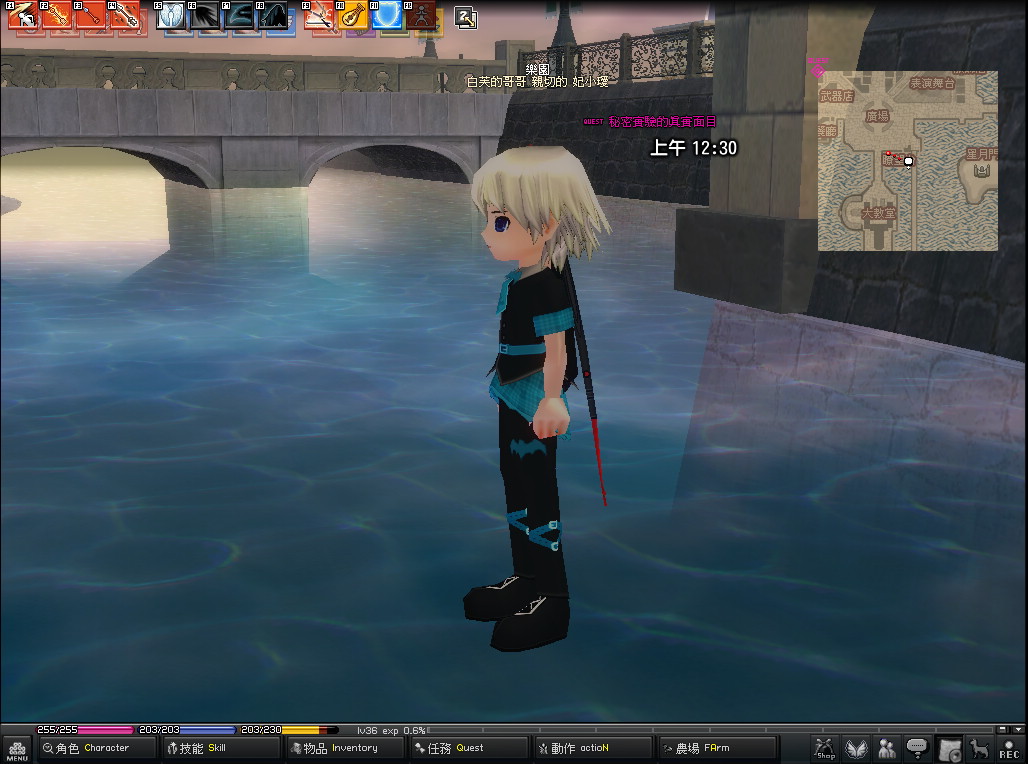Activate the lute instrument skill
Image resolution: width=1028 pixels, height=764 pixels.
pyautogui.click(x=353, y=16)
